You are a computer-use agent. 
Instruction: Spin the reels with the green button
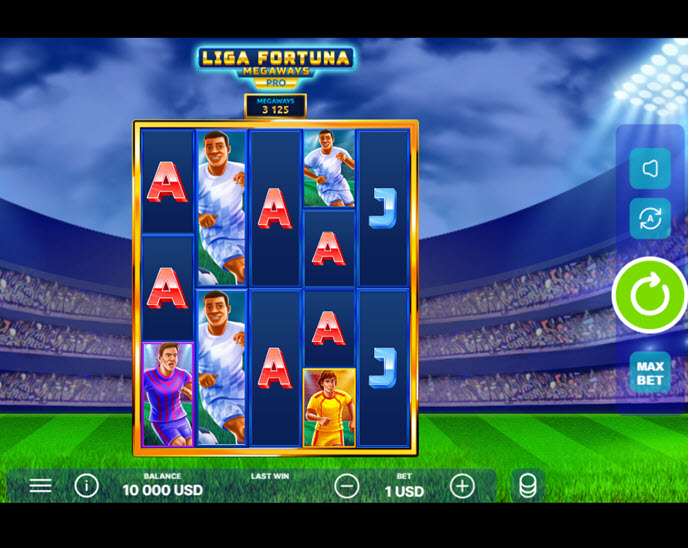(x=650, y=295)
